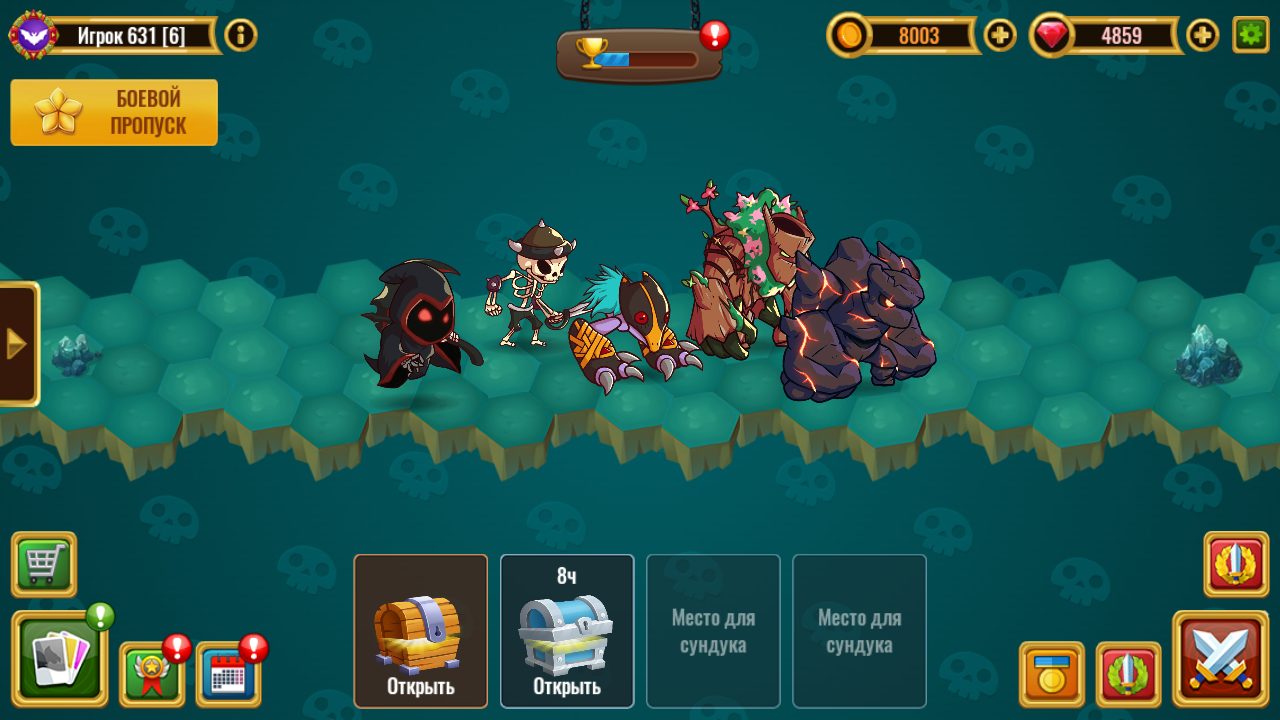
Task: Open the calendar of events
Action: 228,672
